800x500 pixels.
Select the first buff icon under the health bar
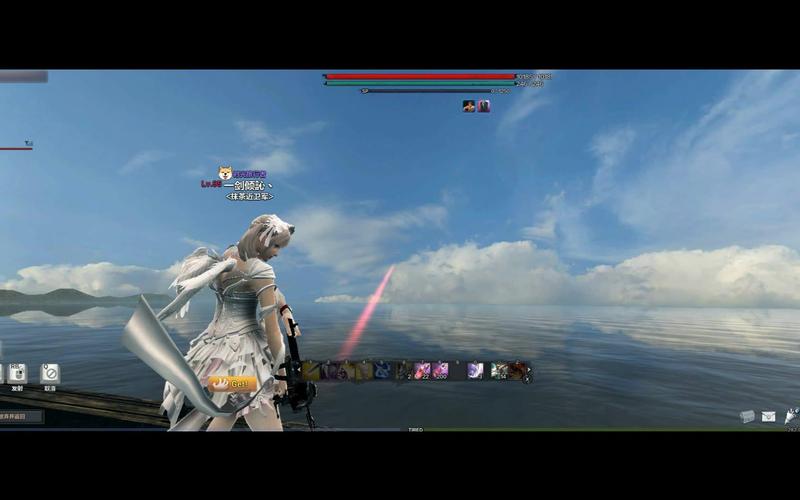pyautogui.click(x=468, y=106)
